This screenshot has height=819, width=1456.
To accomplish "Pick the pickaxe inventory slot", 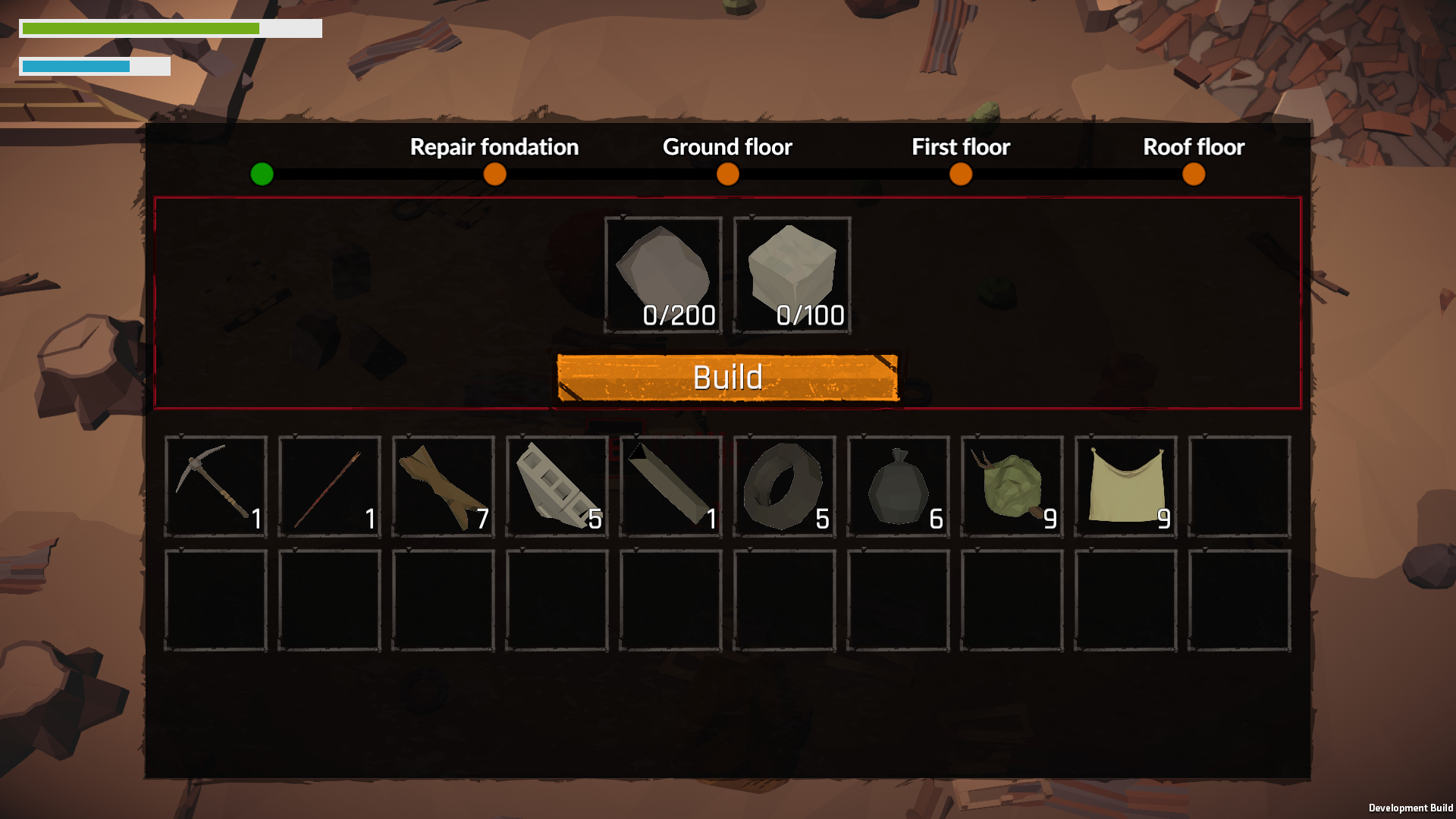I will point(216,487).
